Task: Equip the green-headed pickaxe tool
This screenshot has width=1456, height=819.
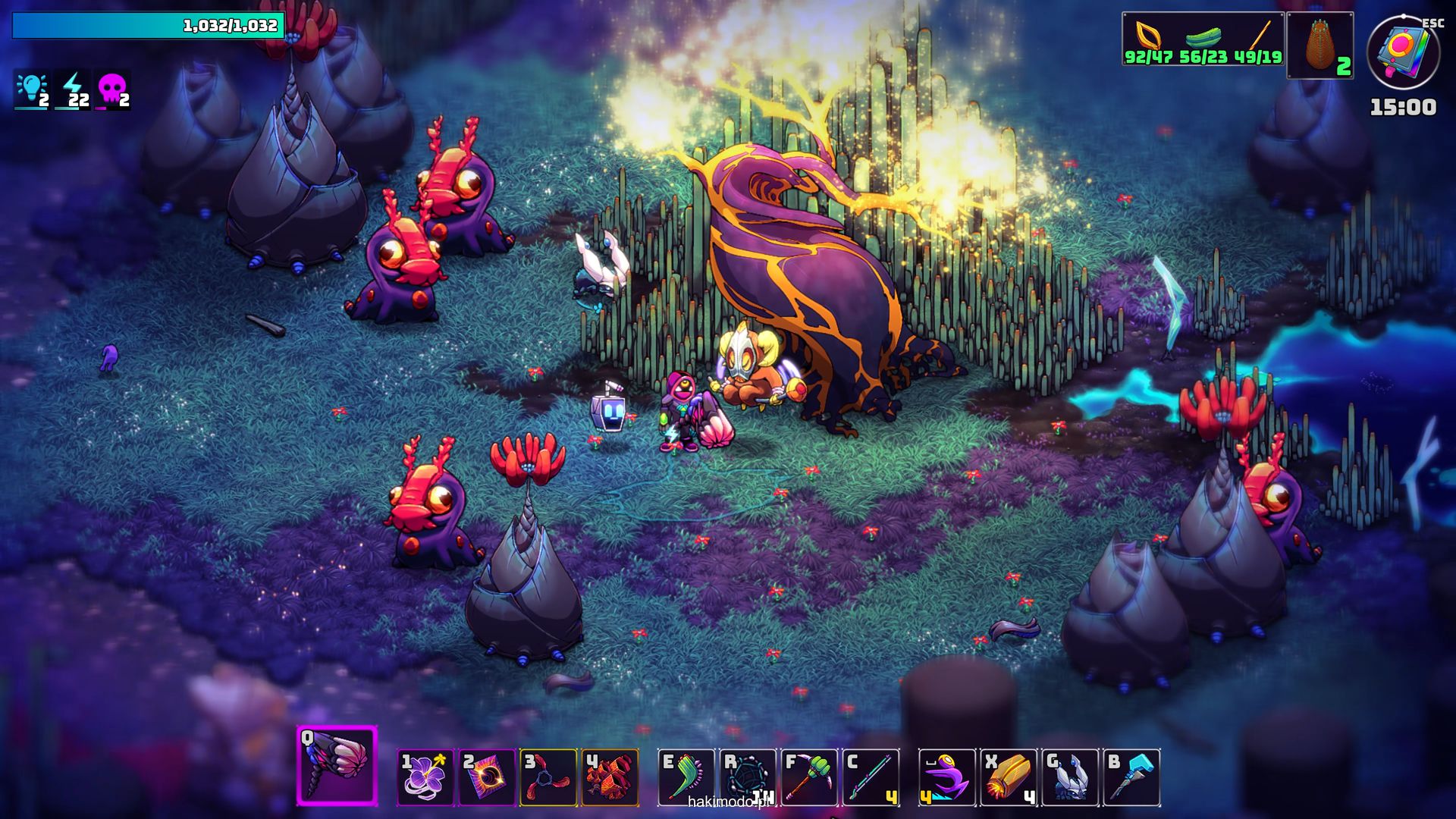Action: click(x=809, y=777)
